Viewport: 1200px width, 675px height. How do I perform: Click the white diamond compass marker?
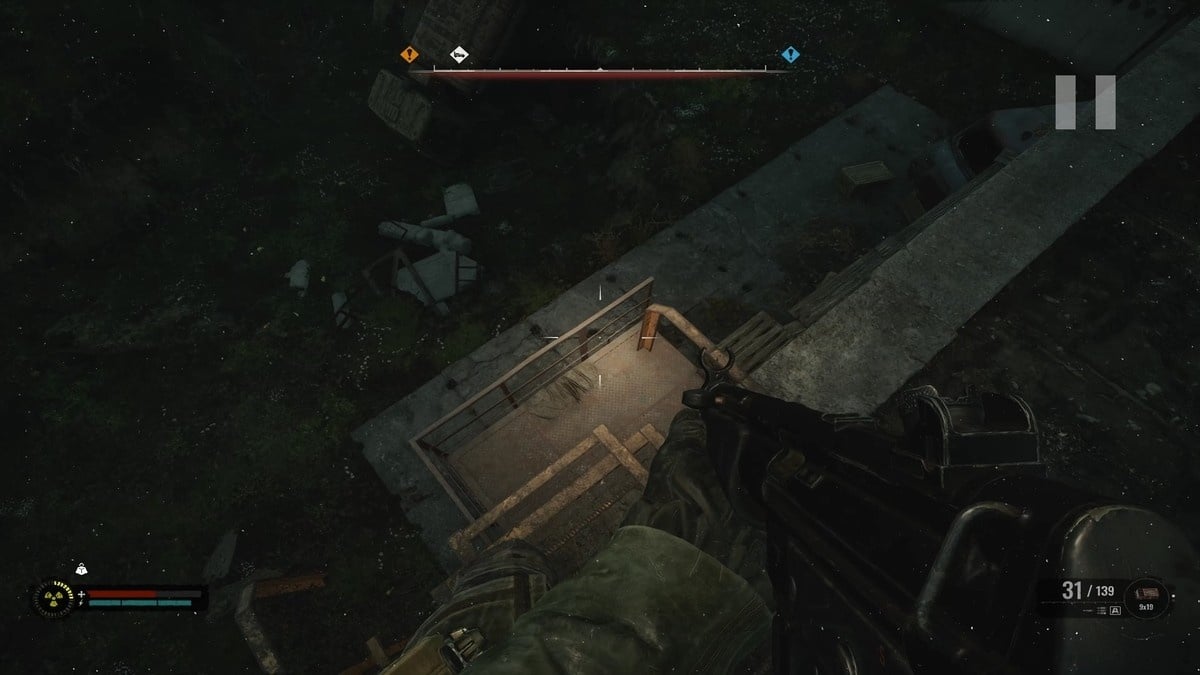(459, 55)
